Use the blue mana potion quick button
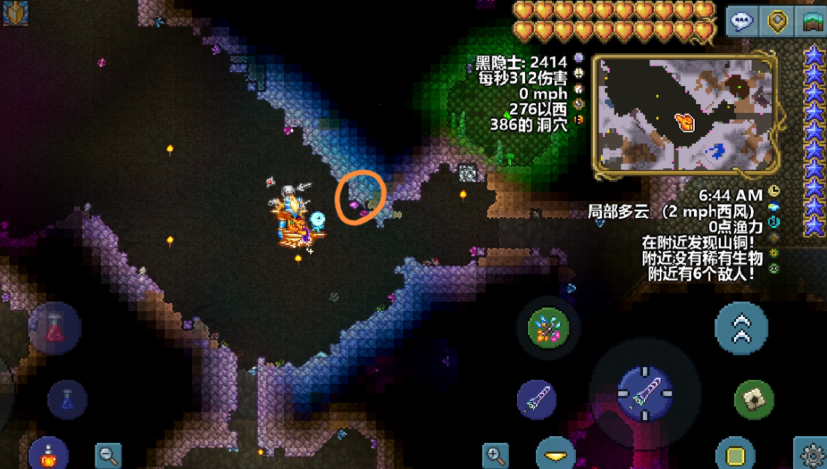The image size is (827, 469). (x=67, y=399)
